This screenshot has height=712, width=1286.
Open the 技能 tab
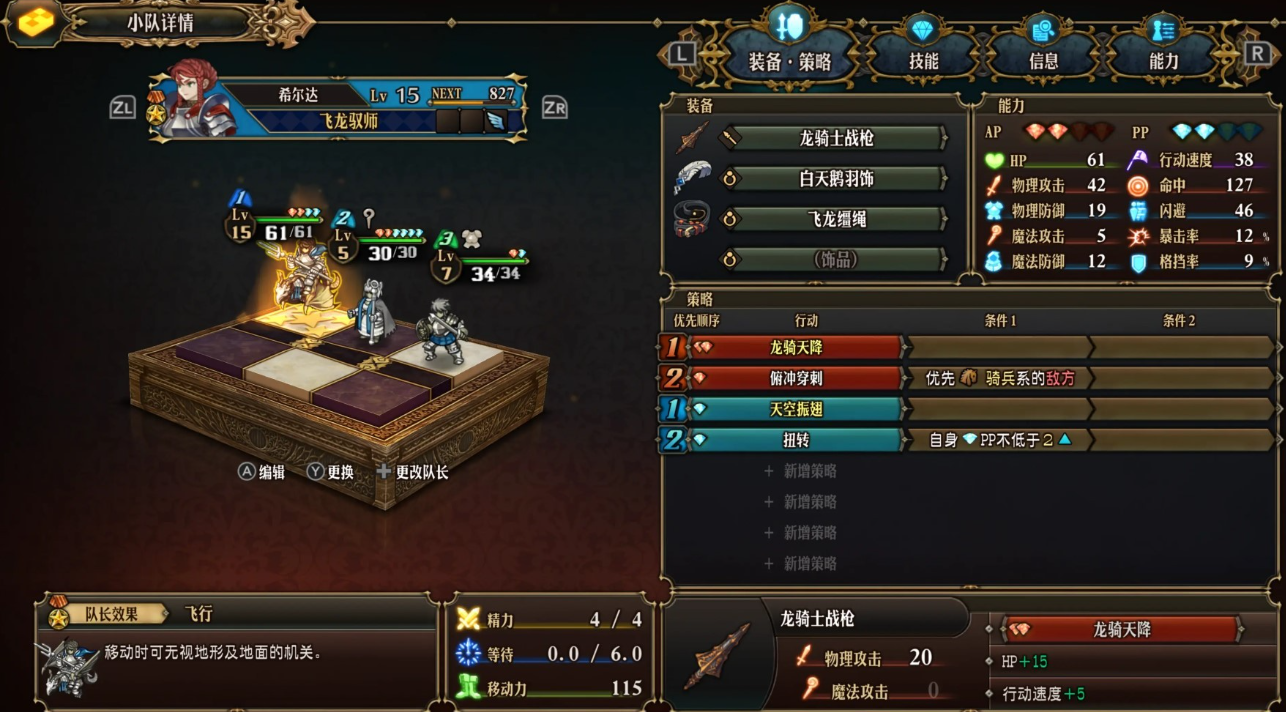click(923, 61)
